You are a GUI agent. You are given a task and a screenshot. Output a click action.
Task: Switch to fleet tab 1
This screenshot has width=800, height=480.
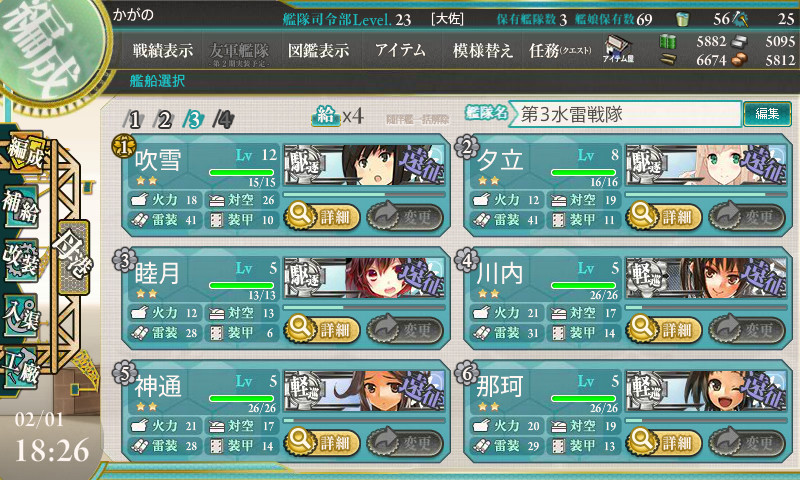135,119
